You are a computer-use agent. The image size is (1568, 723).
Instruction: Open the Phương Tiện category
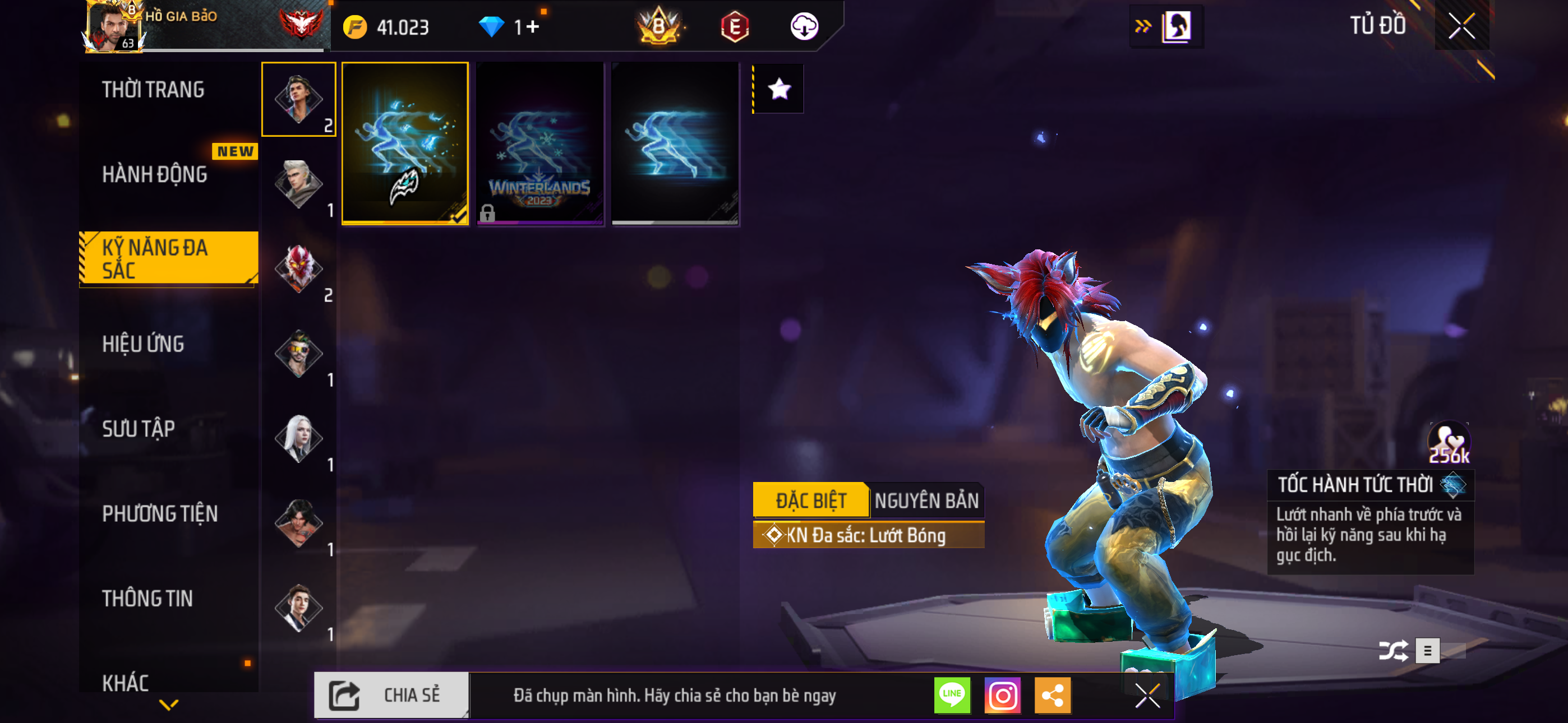[159, 513]
